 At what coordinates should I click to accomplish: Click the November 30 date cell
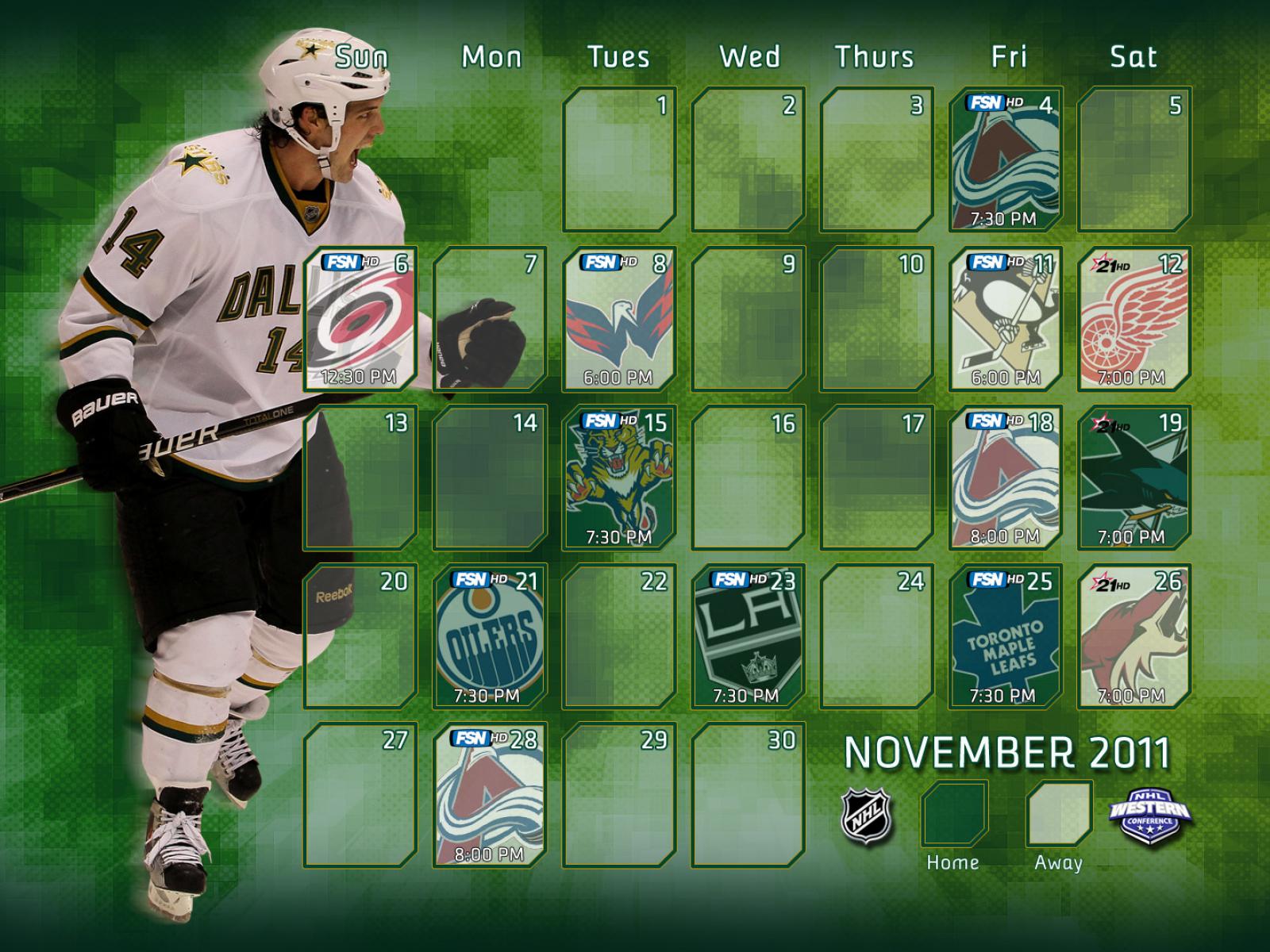click(748, 795)
